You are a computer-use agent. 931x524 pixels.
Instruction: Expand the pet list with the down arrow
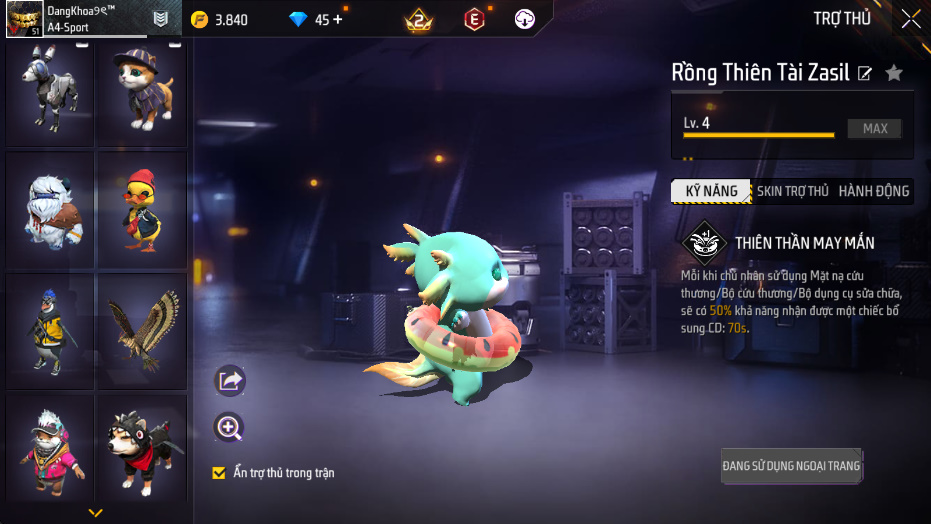click(x=96, y=513)
